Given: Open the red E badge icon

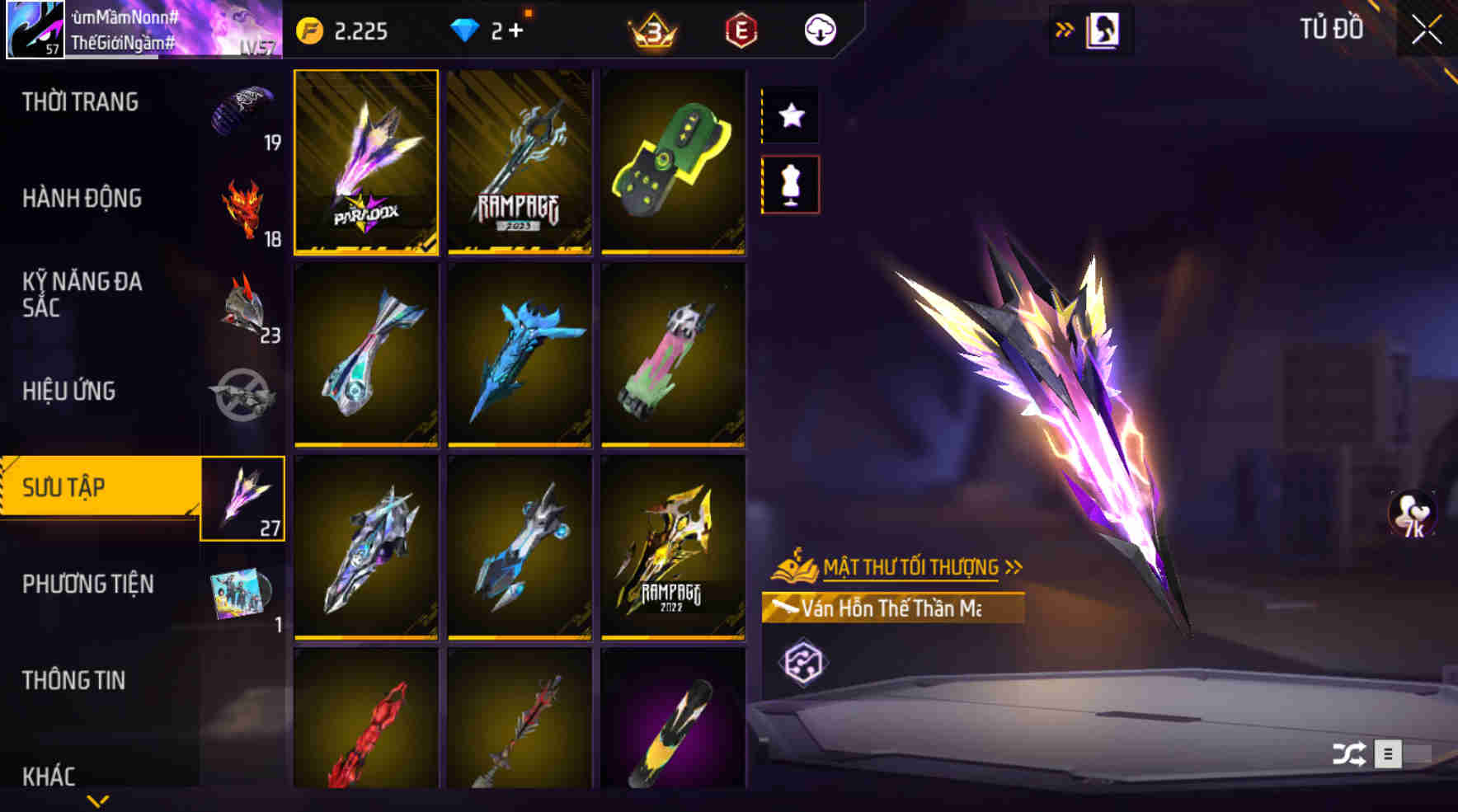Looking at the screenshot, I should (x=741, y=31).
